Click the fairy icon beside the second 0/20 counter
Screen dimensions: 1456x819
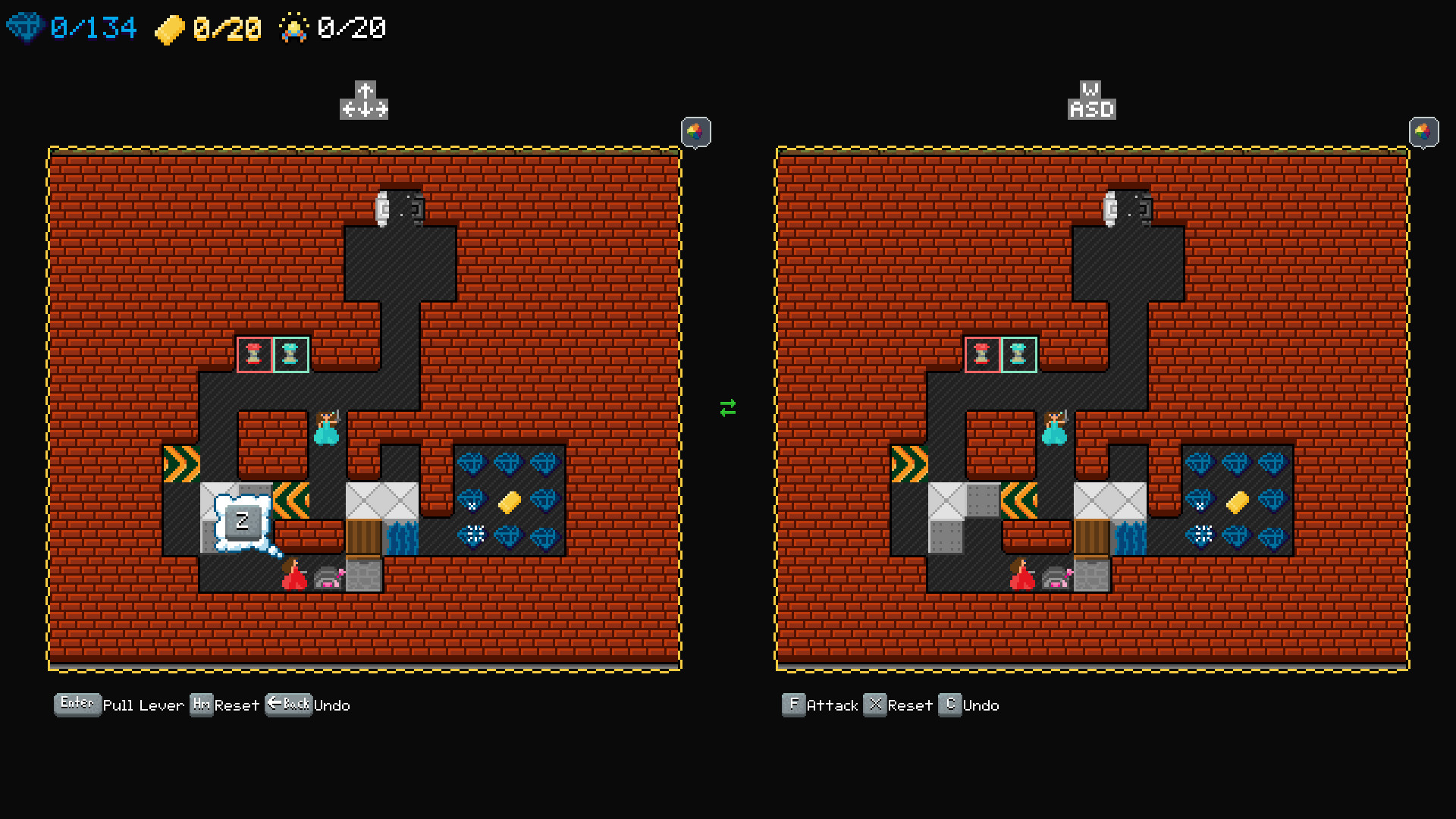[x=294, y=27]
